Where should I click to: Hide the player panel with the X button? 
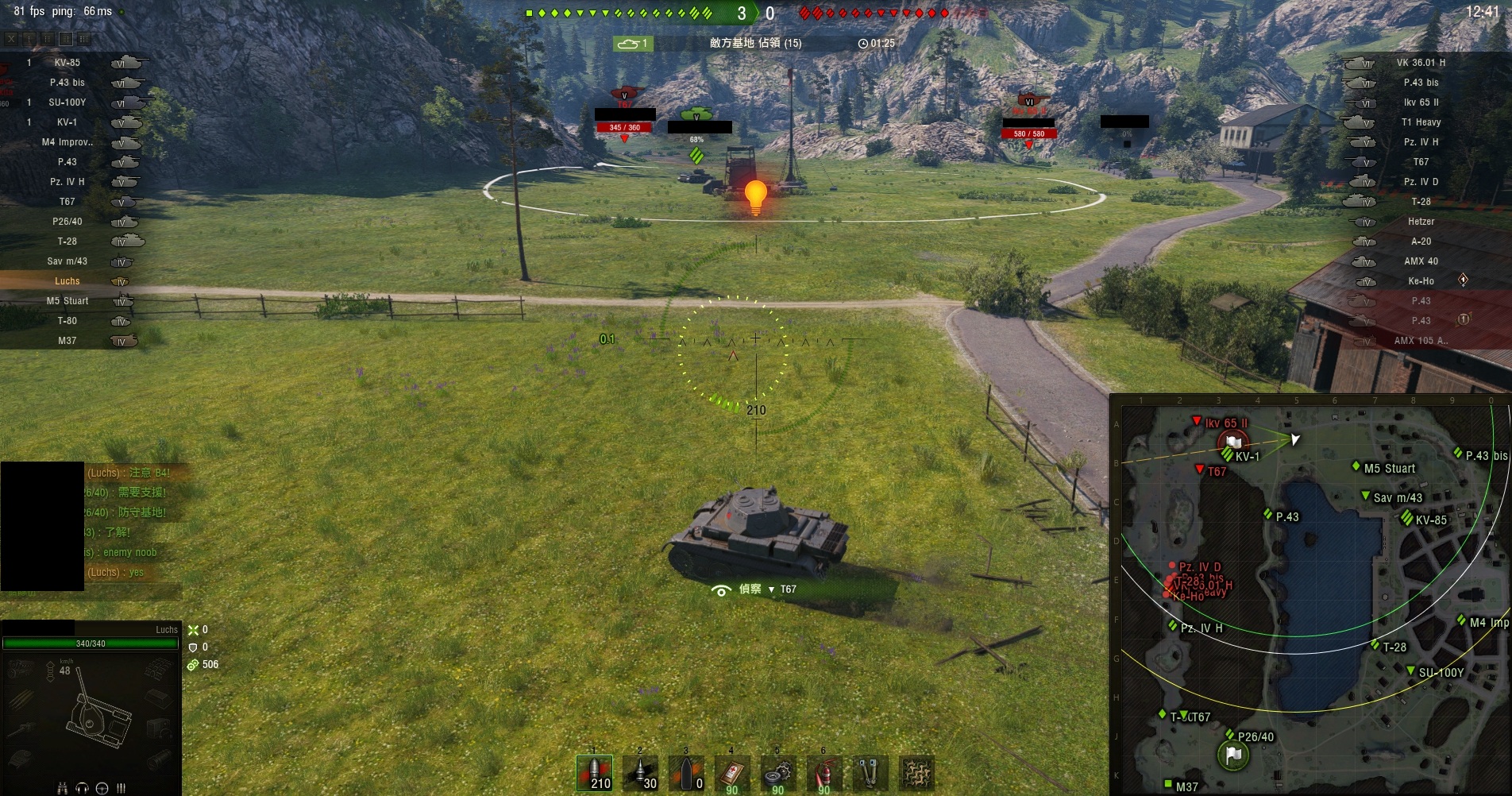point(11,38)
